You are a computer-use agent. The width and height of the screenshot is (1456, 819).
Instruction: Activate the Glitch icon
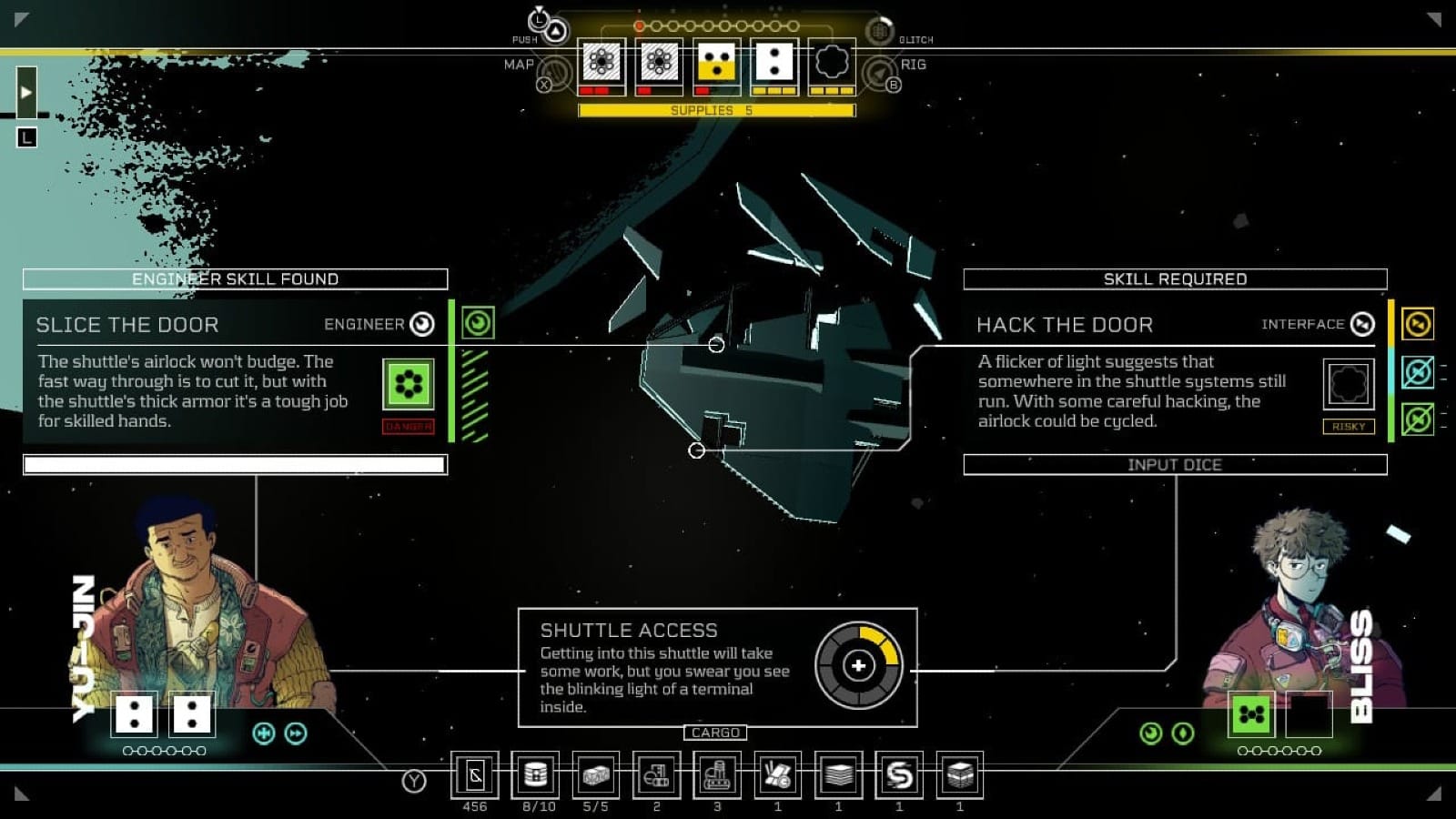[x=879, y=32]
